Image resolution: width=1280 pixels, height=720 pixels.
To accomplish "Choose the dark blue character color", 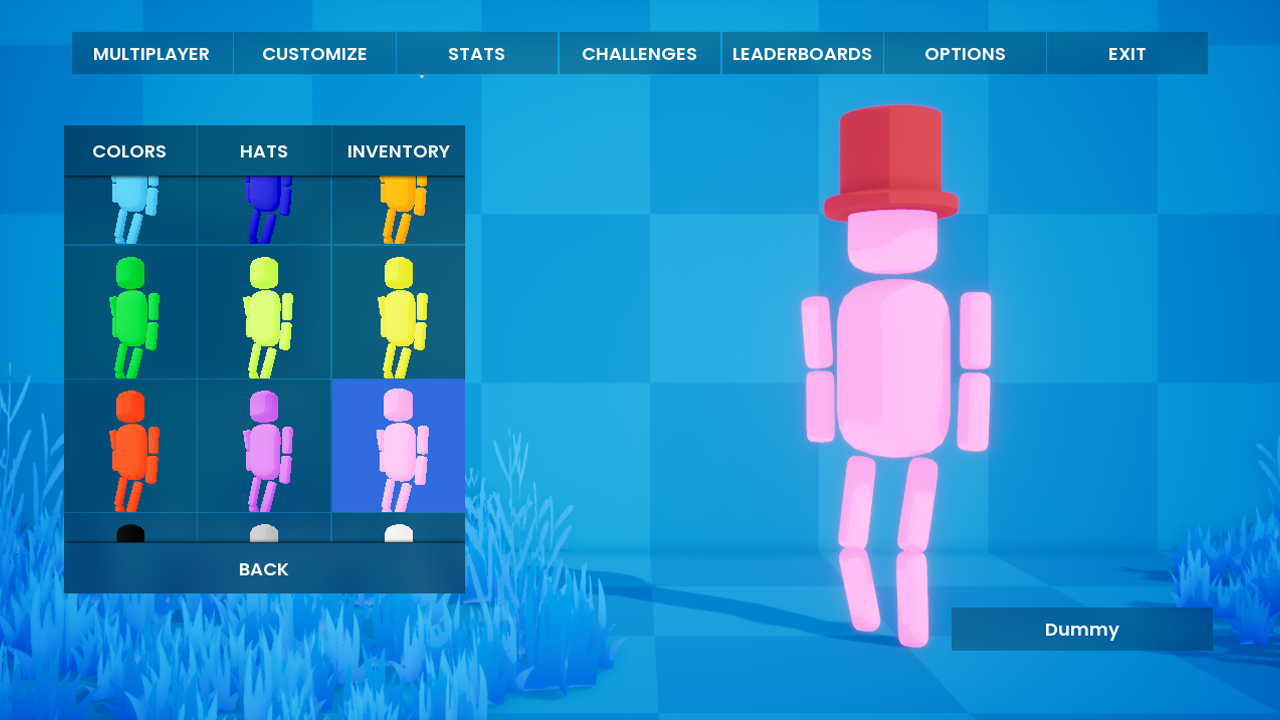I will click(x=264, y=210).
